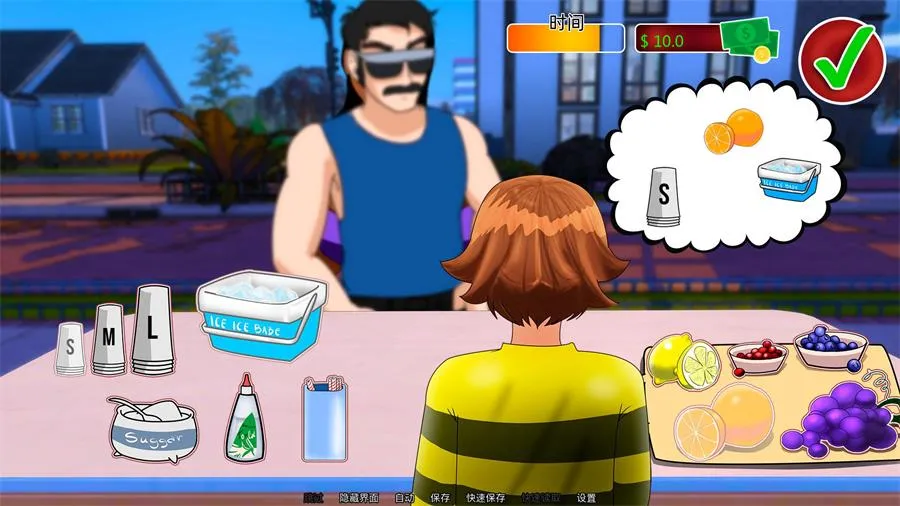
Task: Choose the lemon from the fruit tray
Action: pos(685,361)
